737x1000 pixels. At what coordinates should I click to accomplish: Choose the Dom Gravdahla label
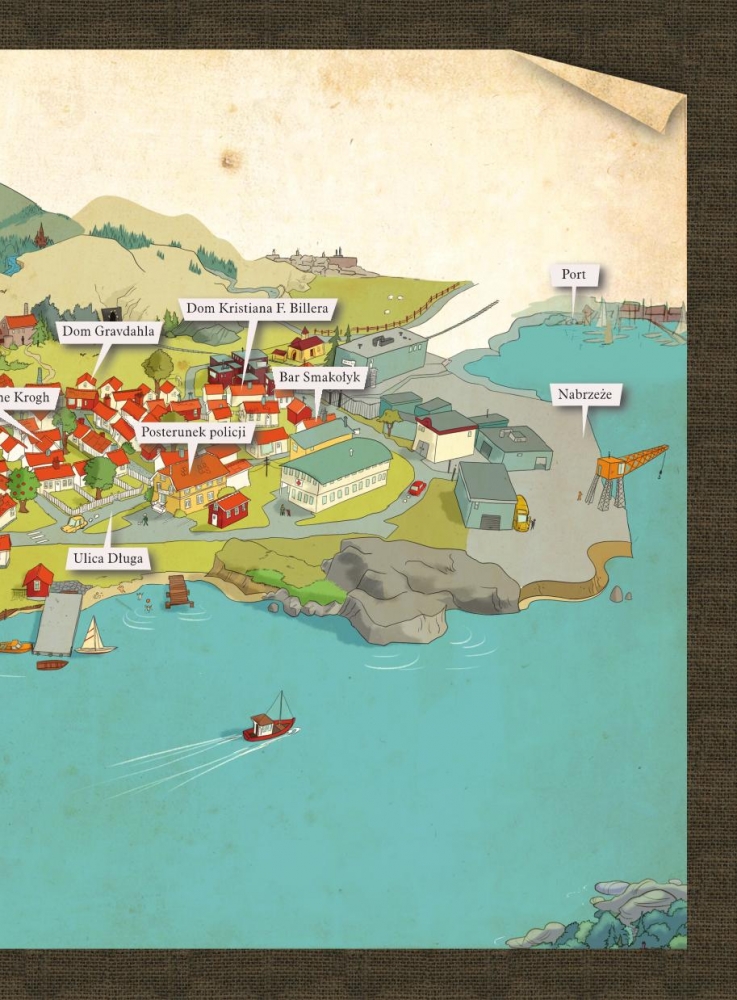coord(110,331)
